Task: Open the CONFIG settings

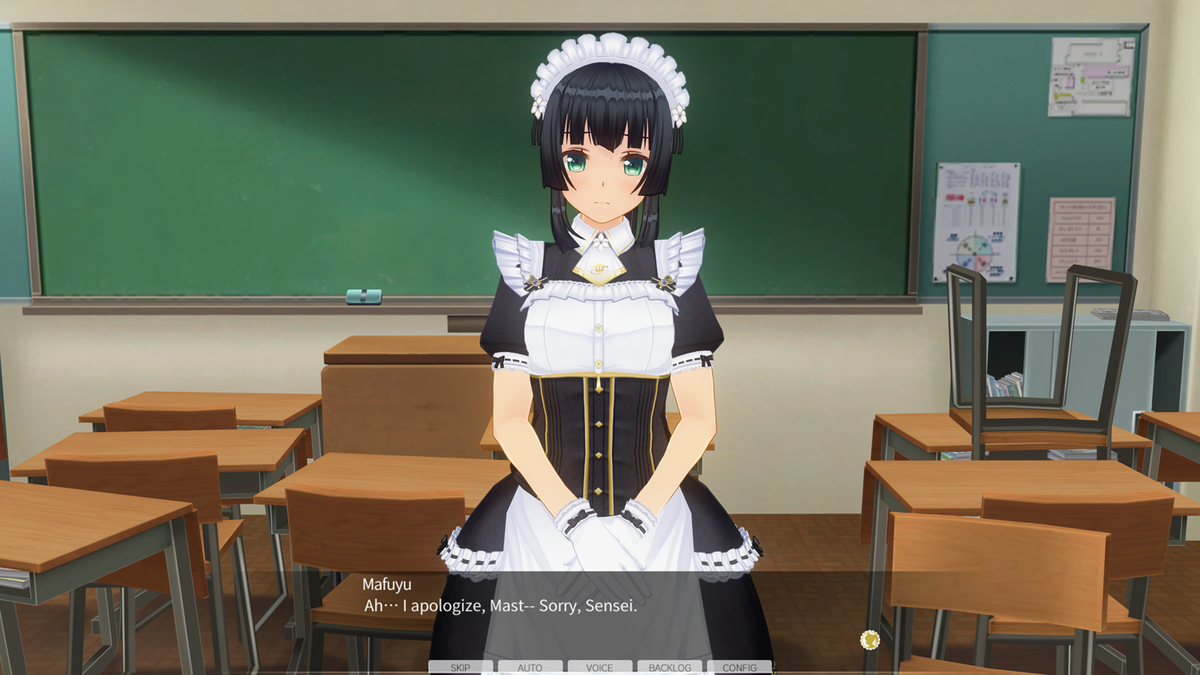Action: pyautogui.click(x=739, y=667)
